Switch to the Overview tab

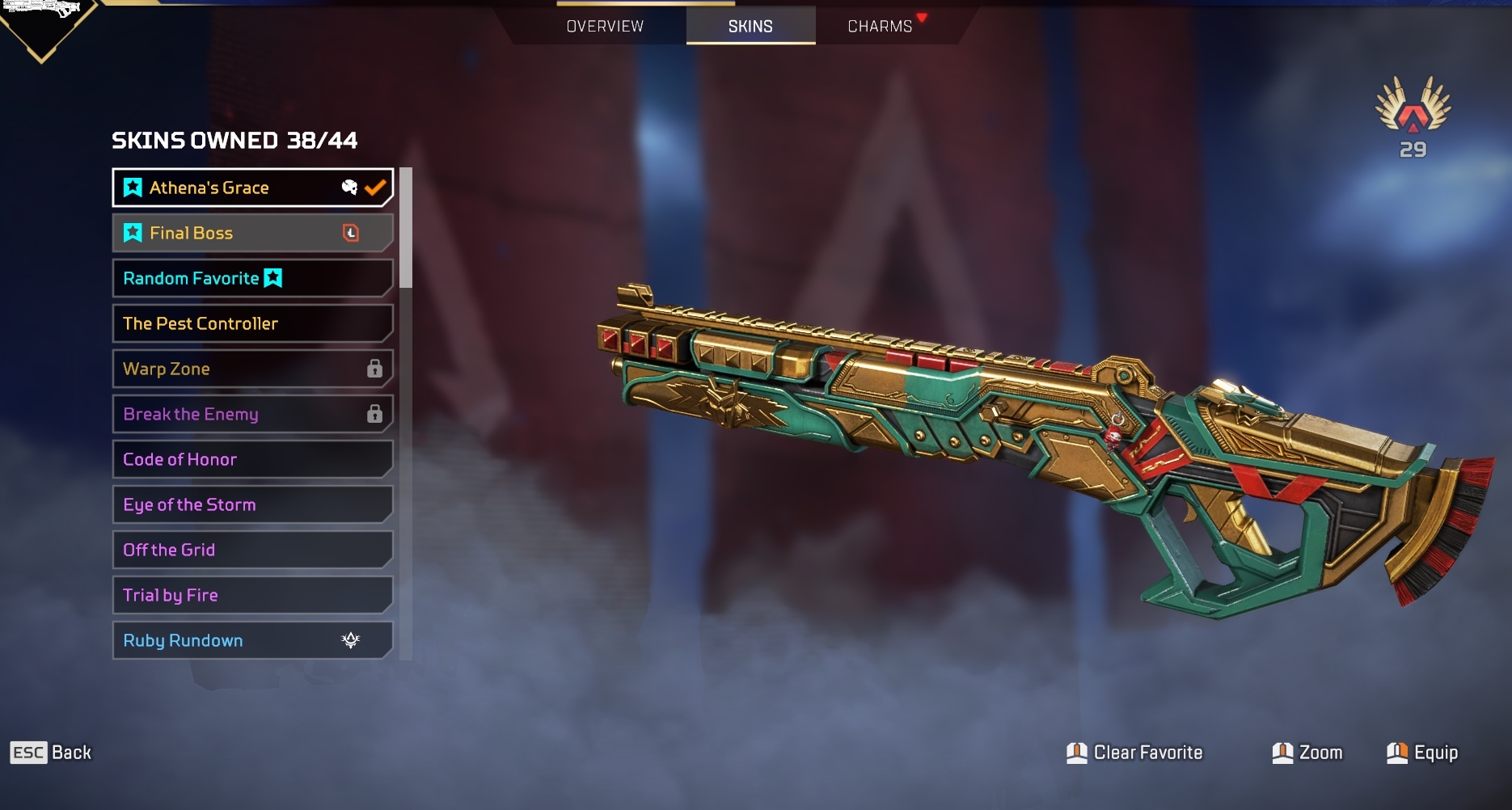605,26
